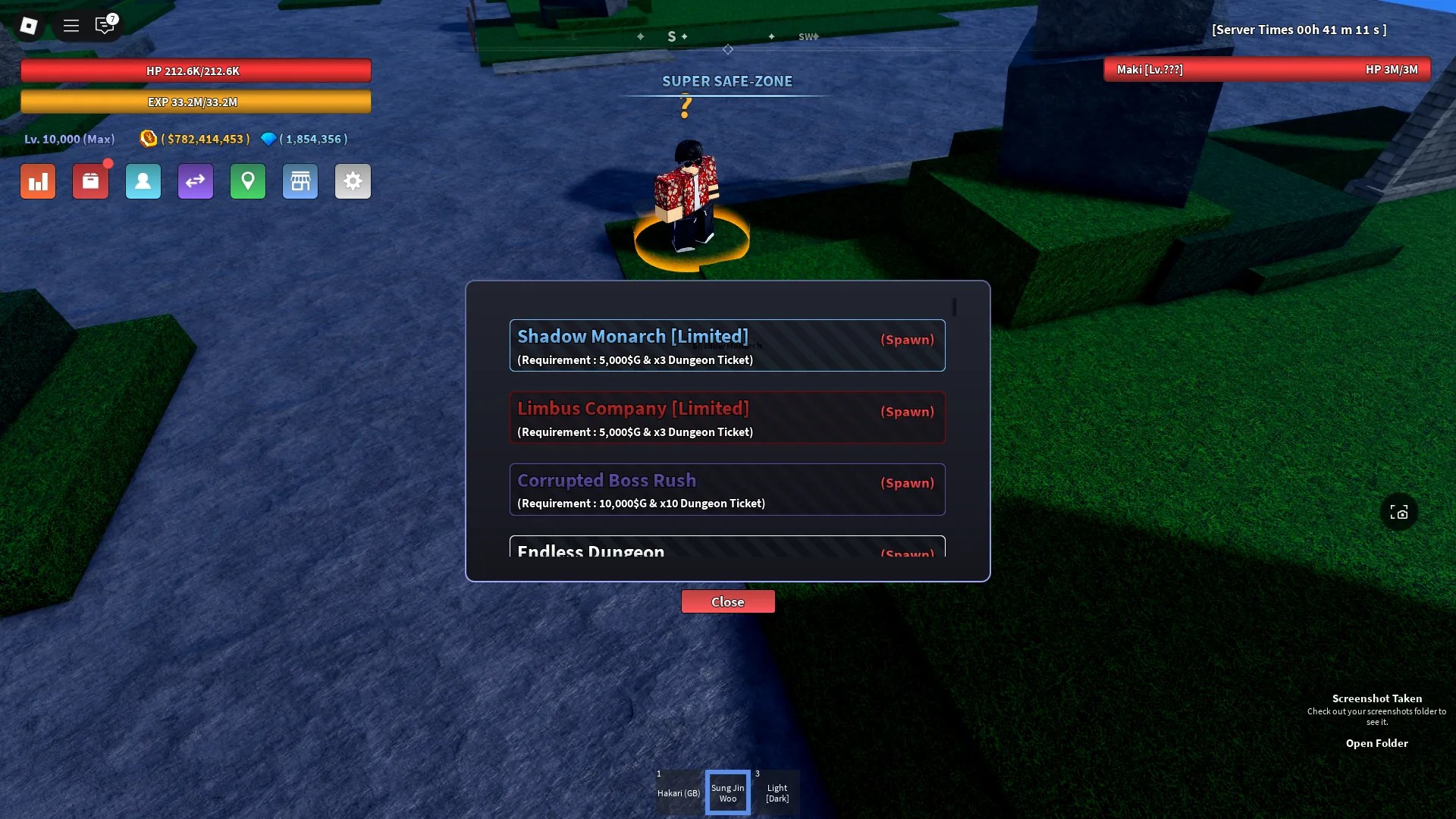Click the screenshot capture icon
Screen dimensions: 1456x819
click(1399, 511)
